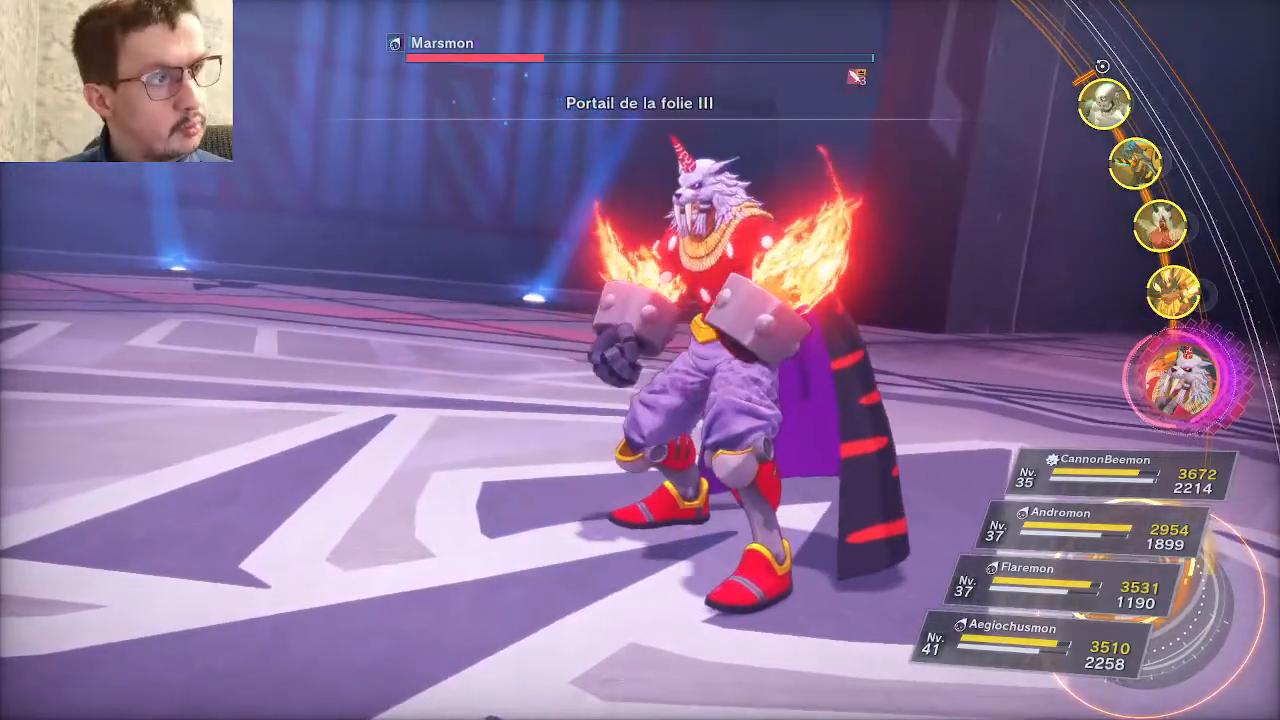Click the status icon below Marsmon's health bar

coord(856,77)
